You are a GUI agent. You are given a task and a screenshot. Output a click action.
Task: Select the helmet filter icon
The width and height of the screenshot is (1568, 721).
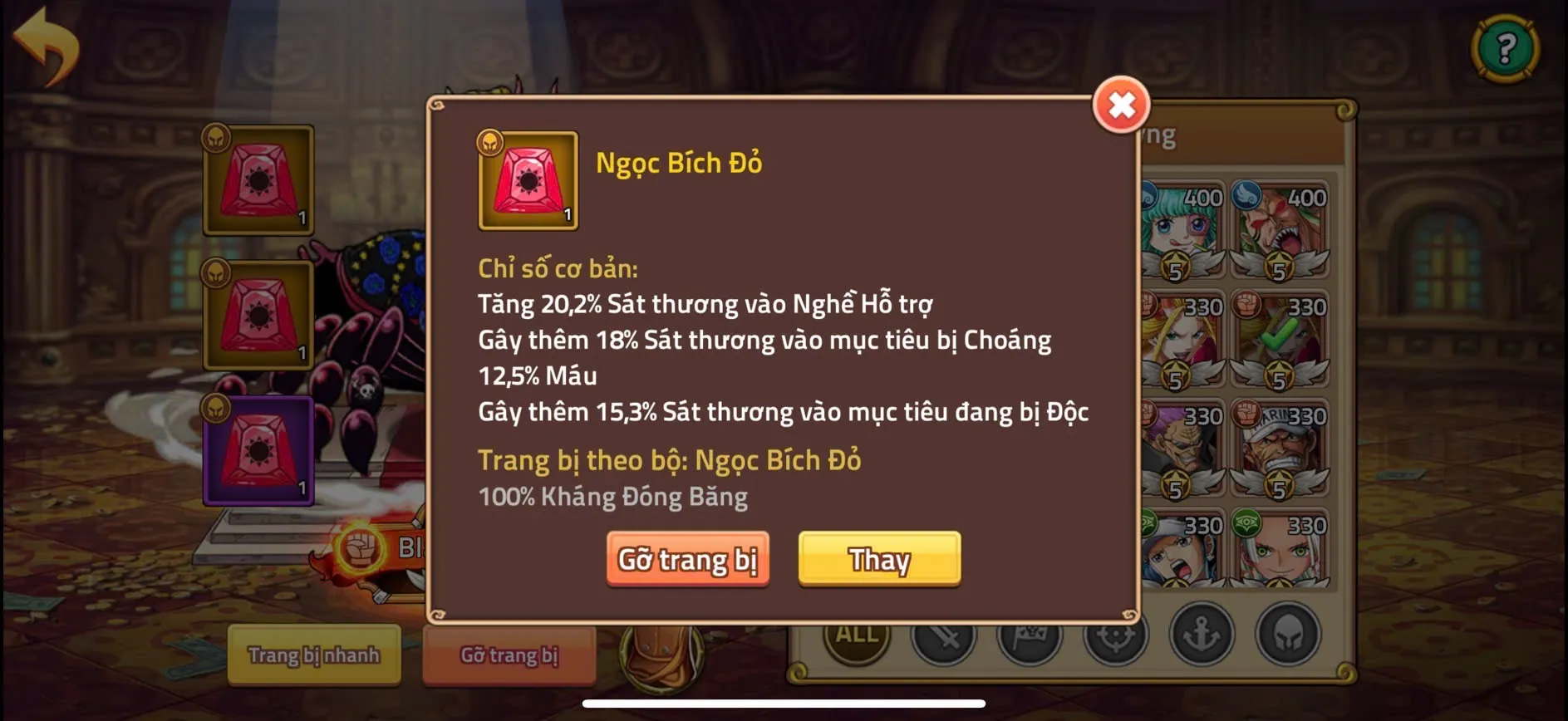pos(1288,635)
